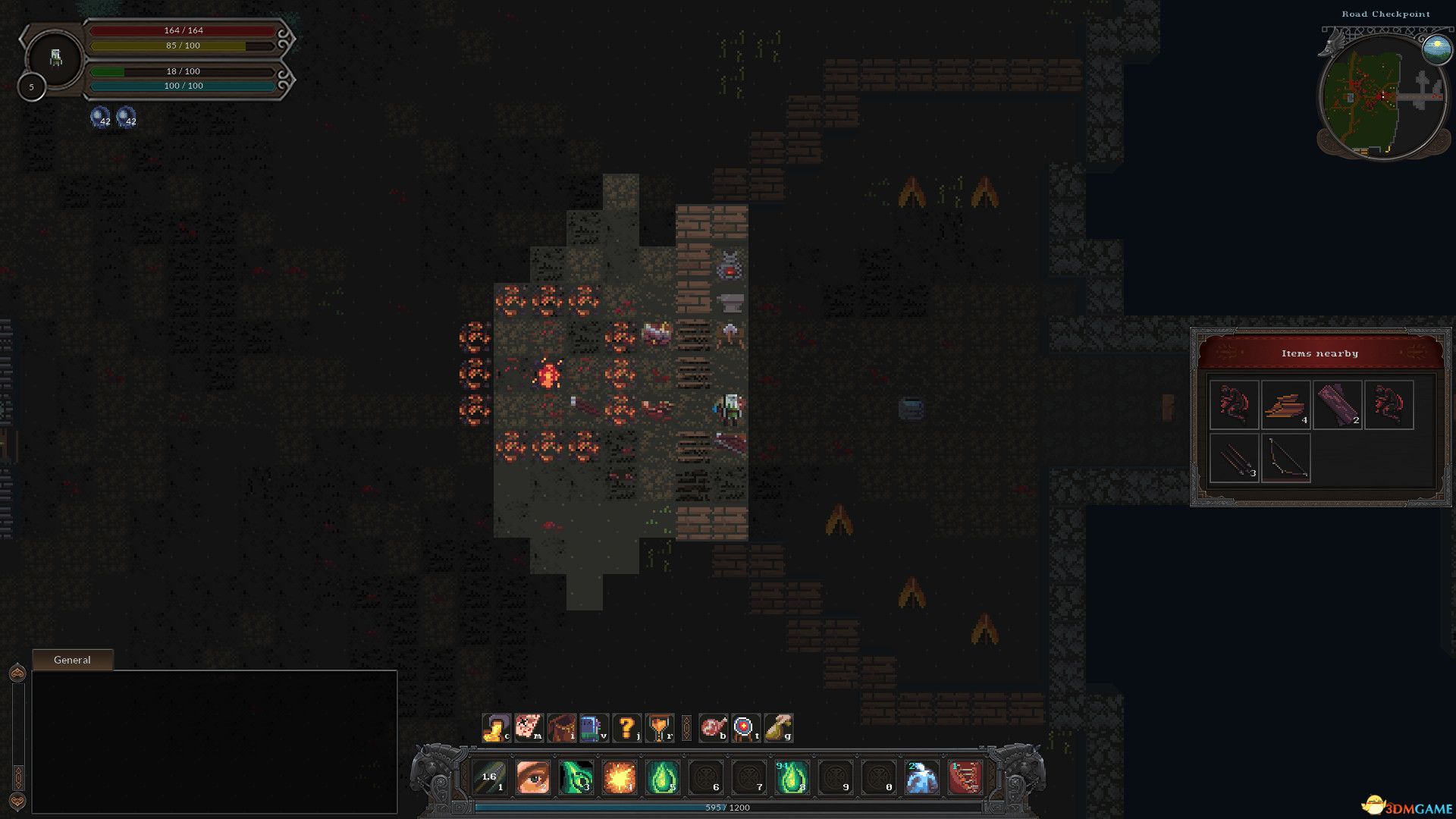
Task: Pick up the wood planks stack
Action: (1286, 405)
